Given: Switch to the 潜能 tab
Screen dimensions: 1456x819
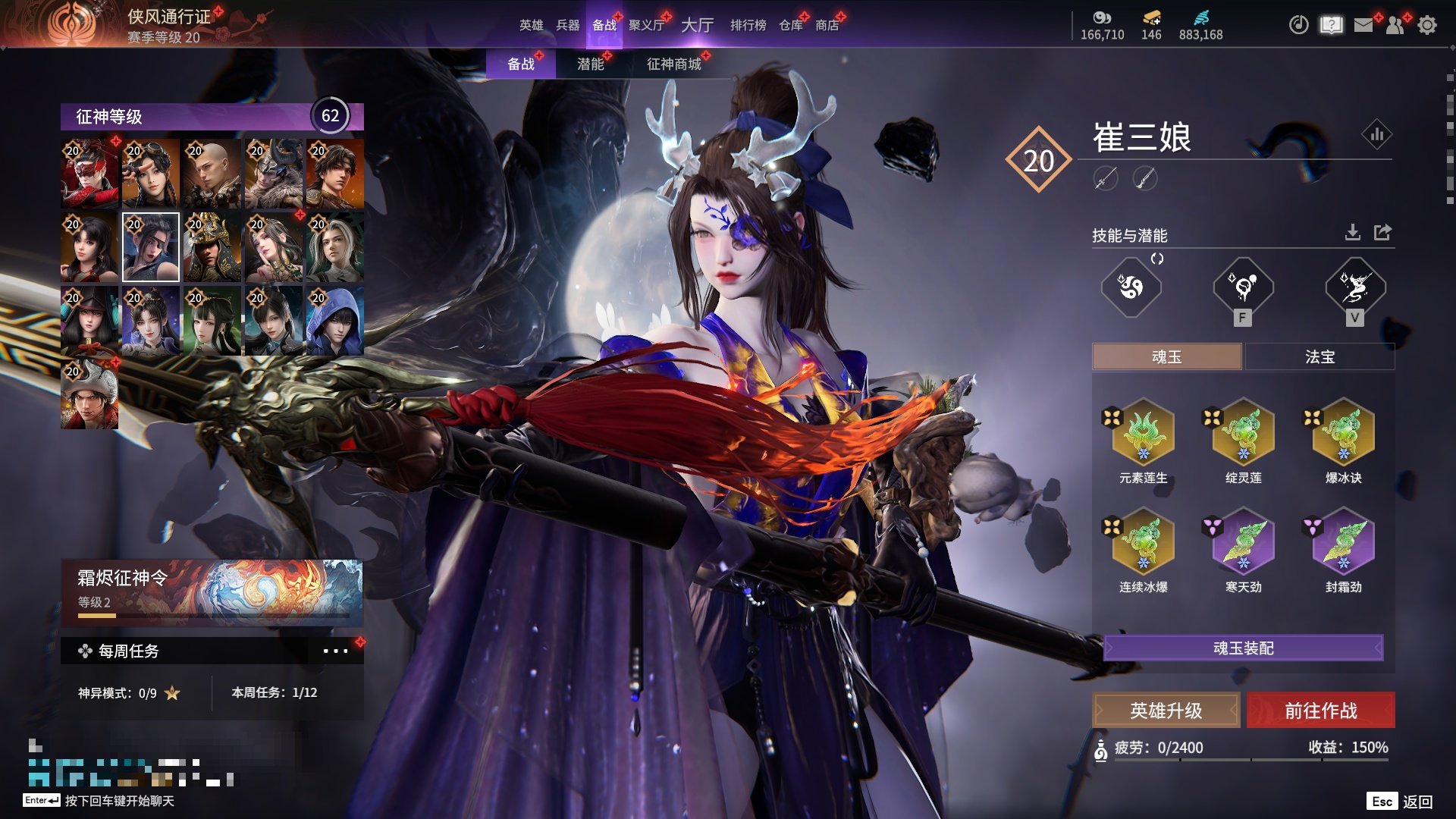Looking at the screenshot, I should (x=591, y=64).
